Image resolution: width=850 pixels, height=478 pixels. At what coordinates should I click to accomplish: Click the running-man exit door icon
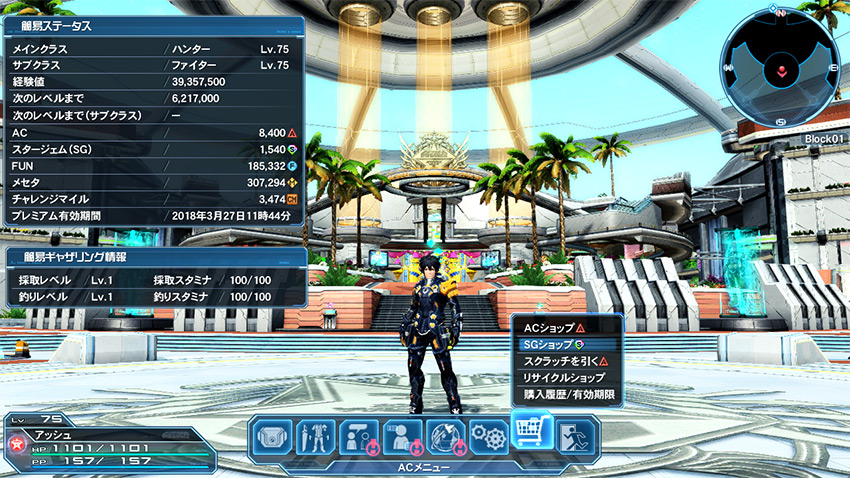point(575,437)
